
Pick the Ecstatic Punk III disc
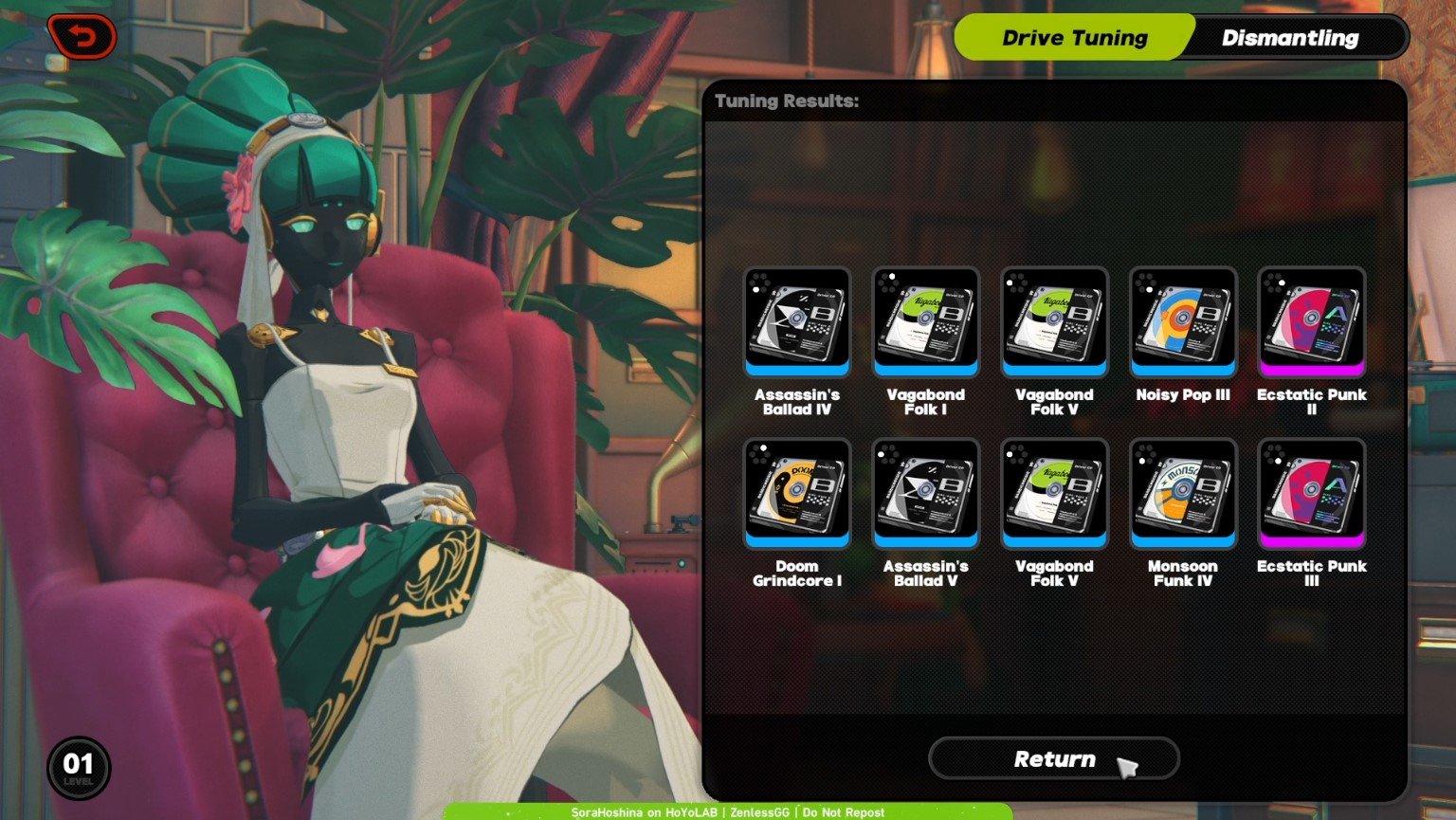tap(1312, 493)
